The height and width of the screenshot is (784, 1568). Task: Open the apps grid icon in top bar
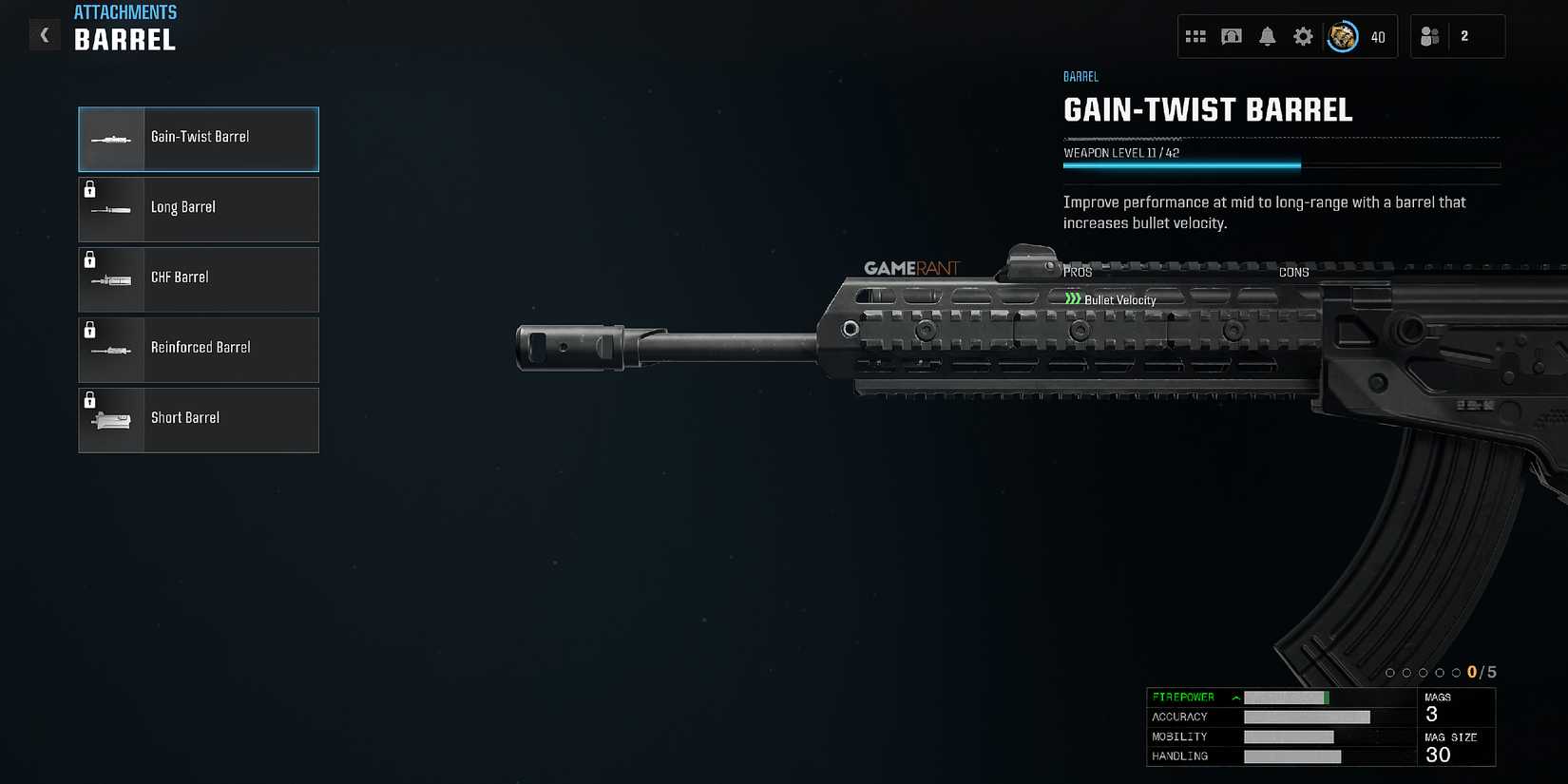coord(1196,36)
